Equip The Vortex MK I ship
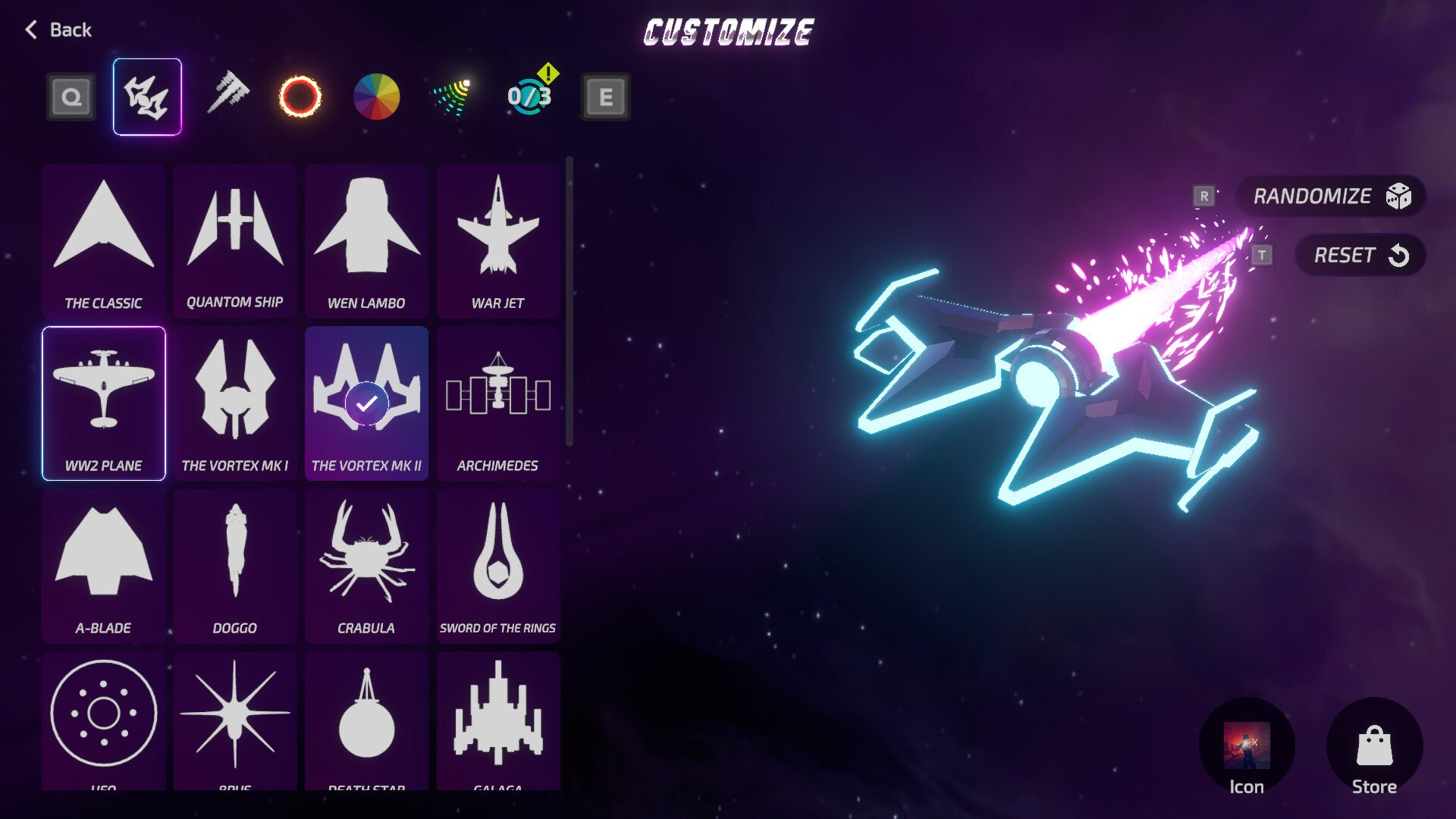 click(235, 403)
